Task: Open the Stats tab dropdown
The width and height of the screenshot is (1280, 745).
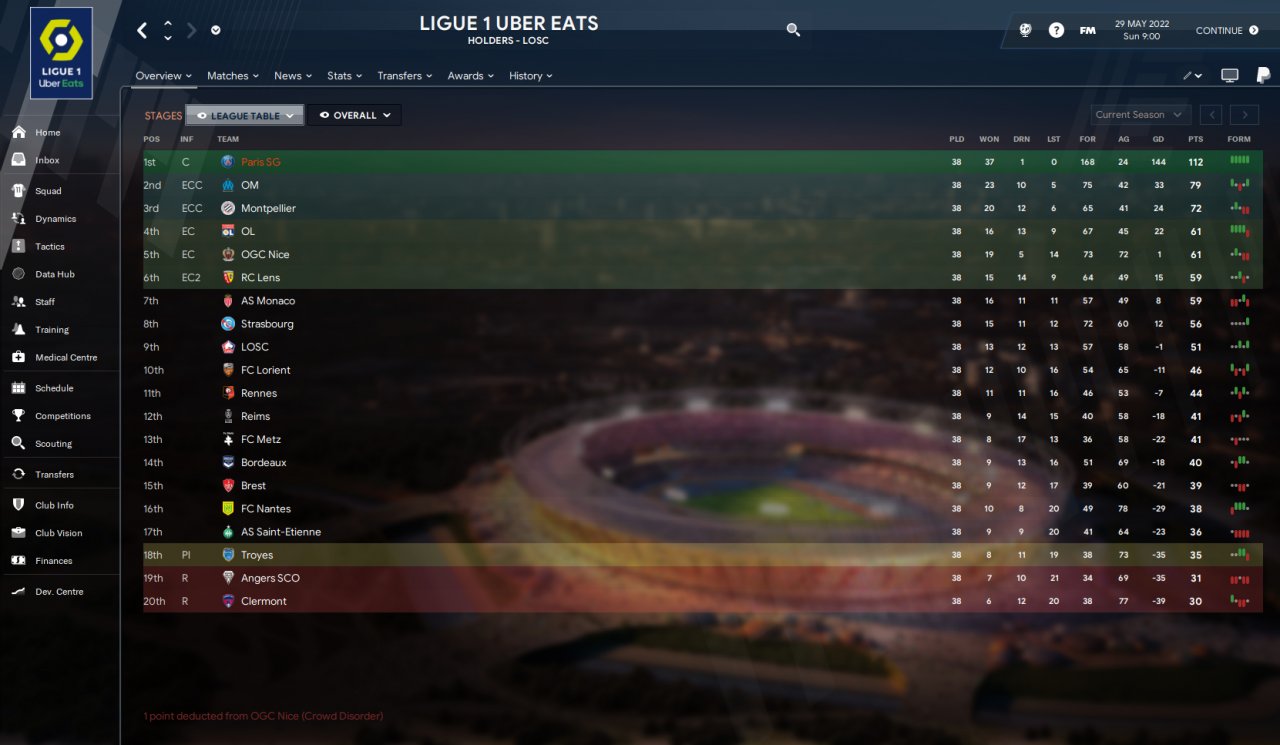Action: point(344,76)
